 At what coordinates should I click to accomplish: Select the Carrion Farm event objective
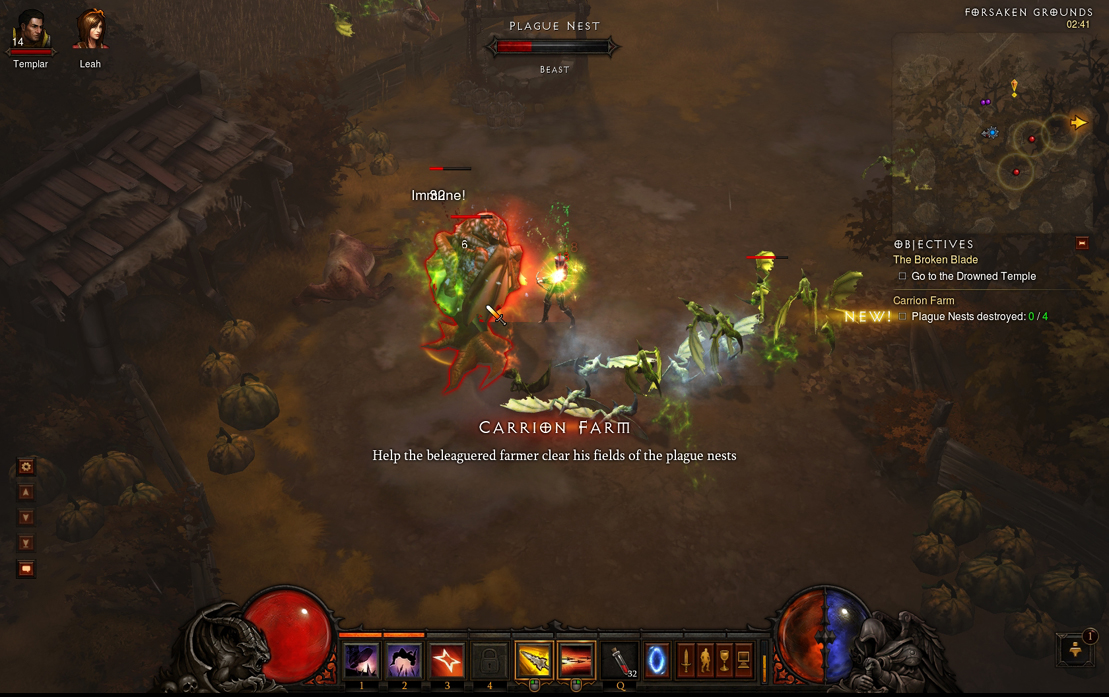click(923, 301)
